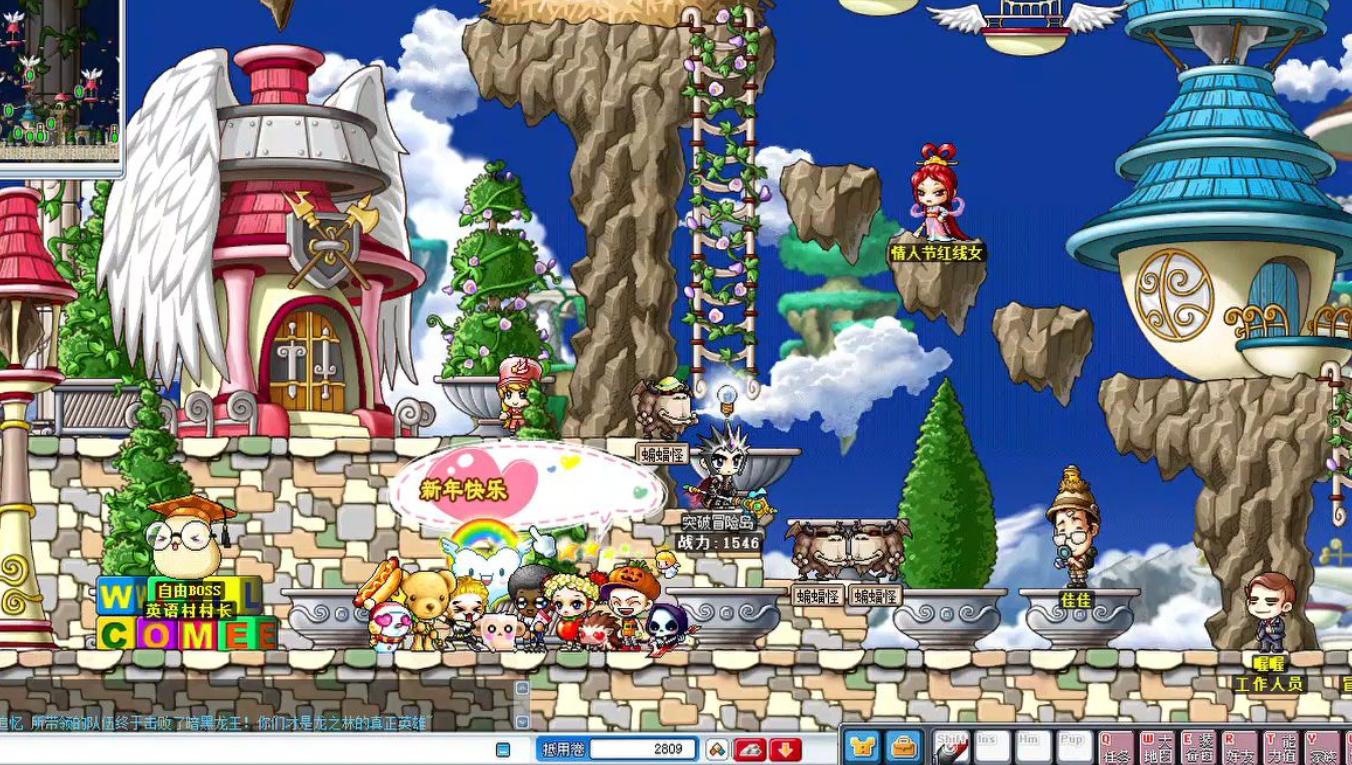Click the colored diamonds icon button
This screenshot has height=765, width=1352.
(x=717, y=749)
